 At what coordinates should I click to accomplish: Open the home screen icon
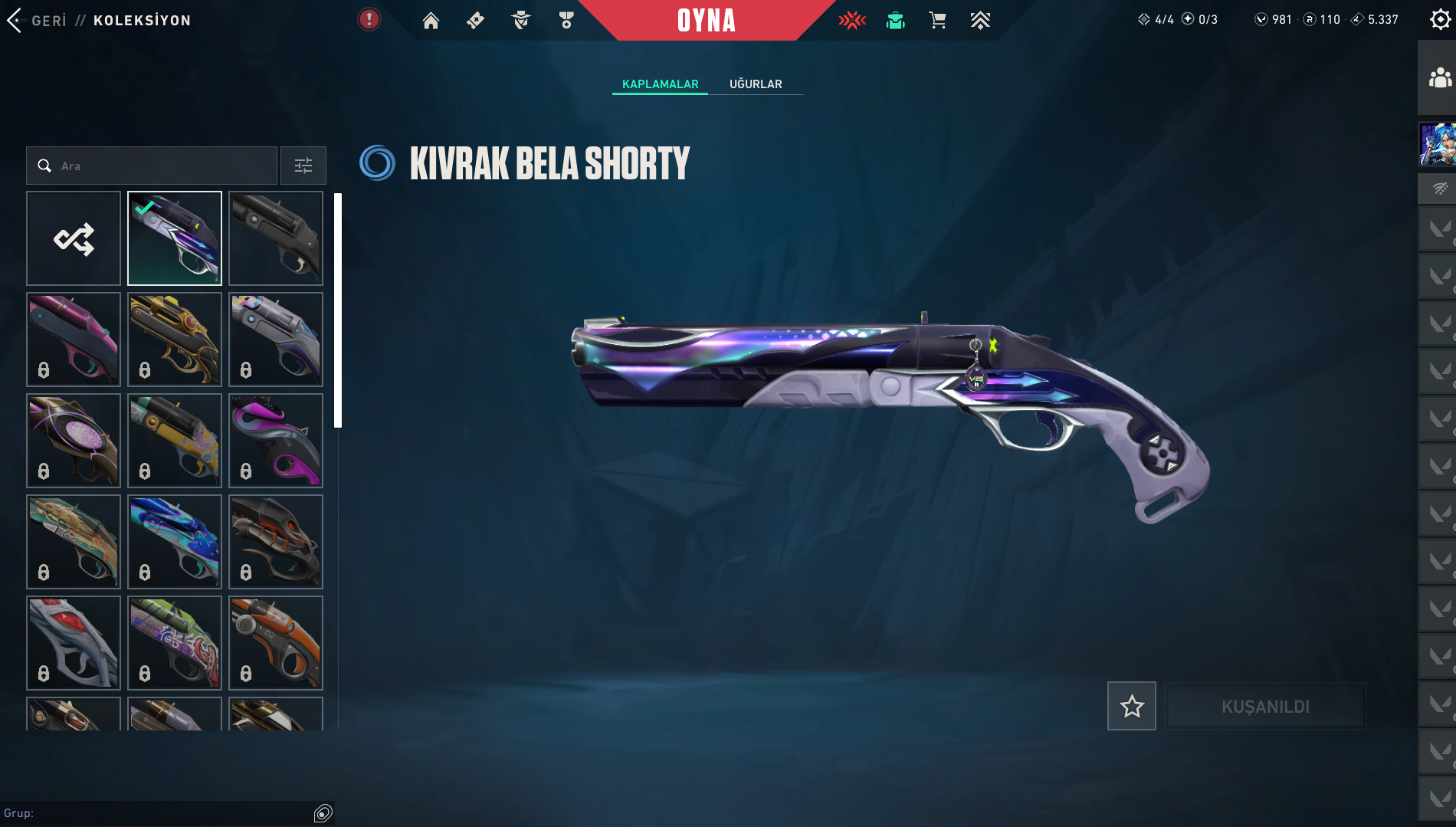(x=431, y=21)
